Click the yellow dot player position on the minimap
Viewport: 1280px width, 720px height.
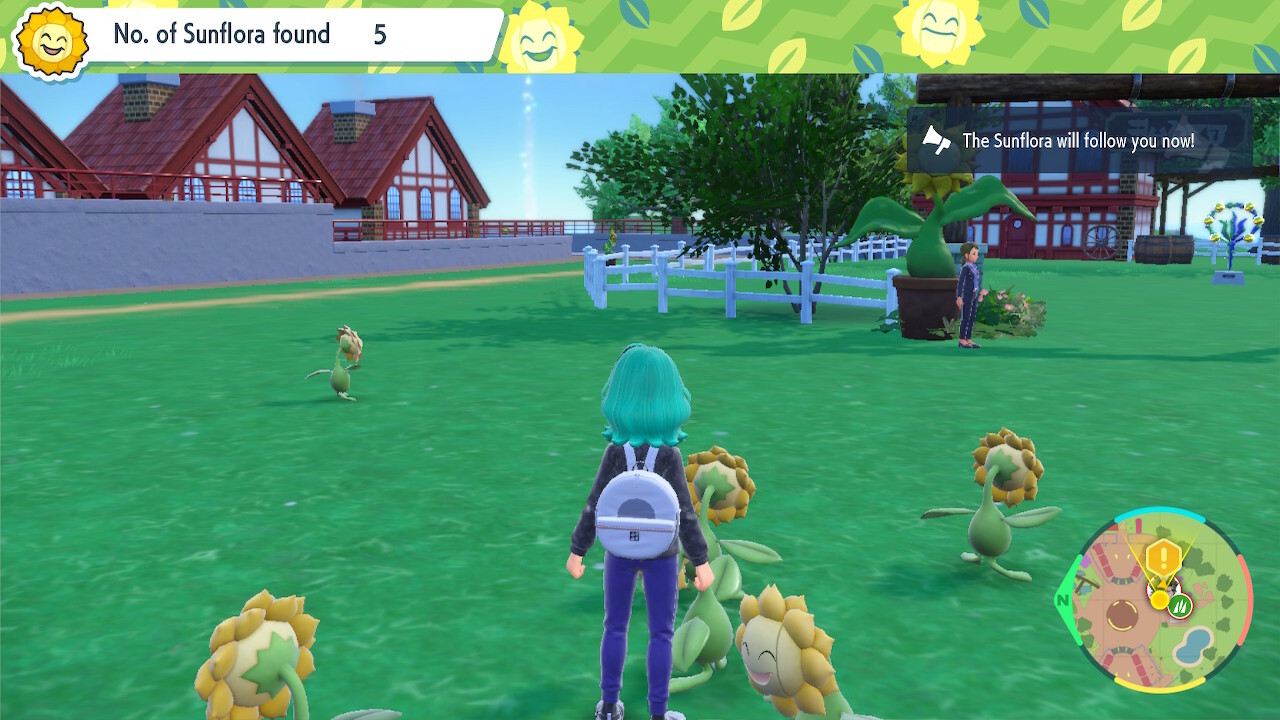(x=1159, y=598)
